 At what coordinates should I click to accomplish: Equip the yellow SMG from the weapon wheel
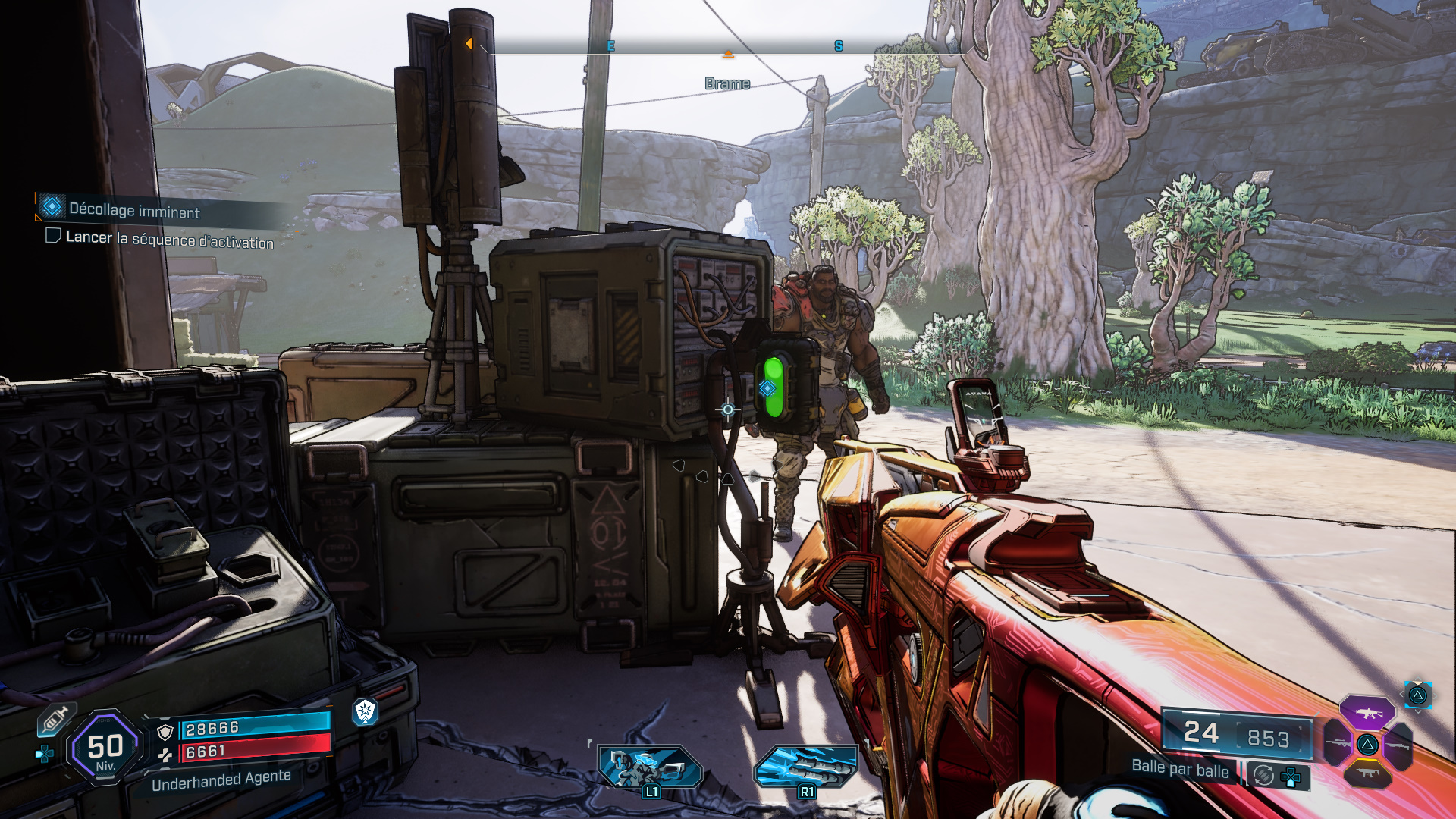(x=1367, y=772)
